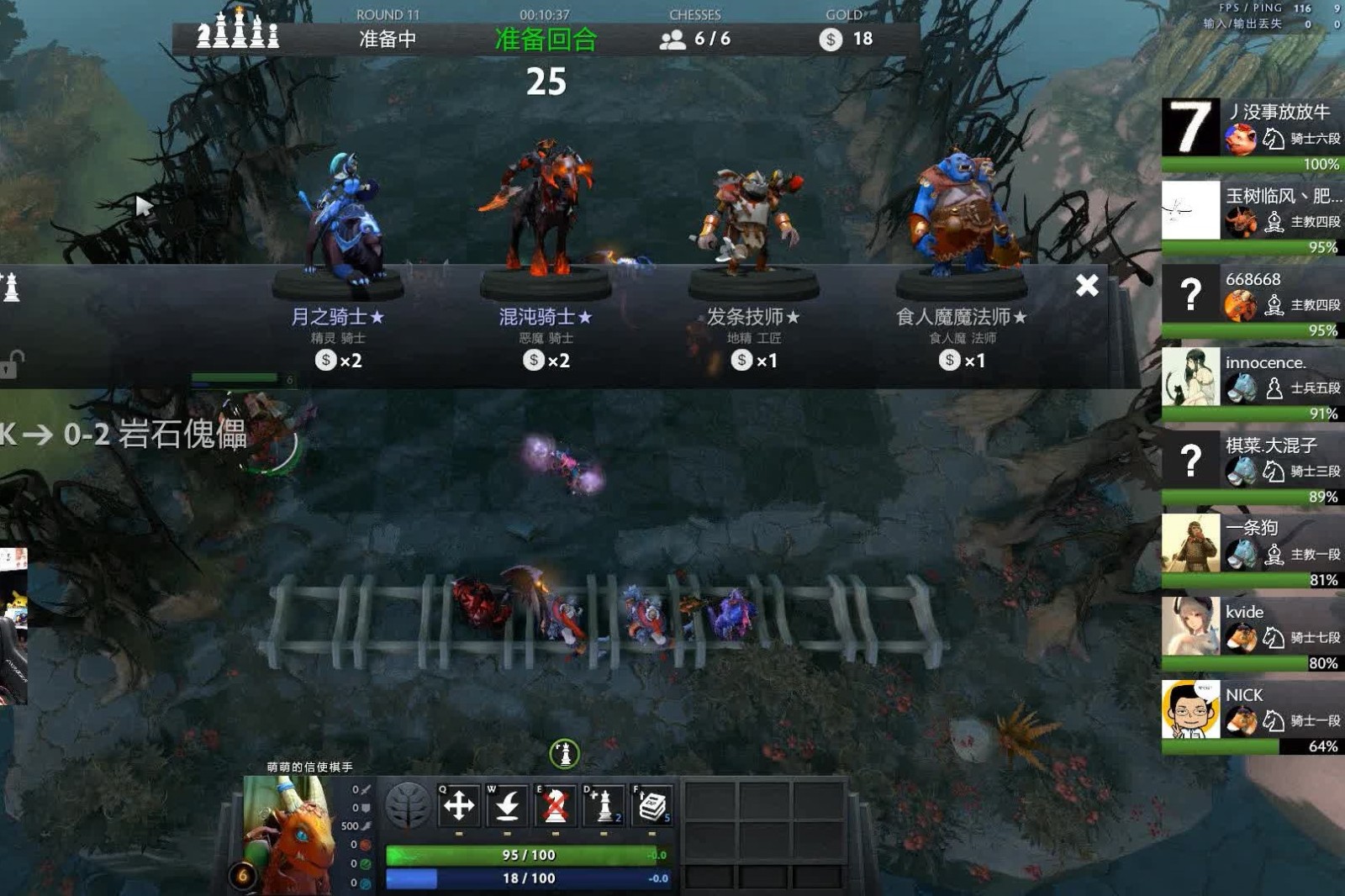Screen dimensions: 1345x896
Task: Buy experience with the book ability
Action: coord(652,806)
